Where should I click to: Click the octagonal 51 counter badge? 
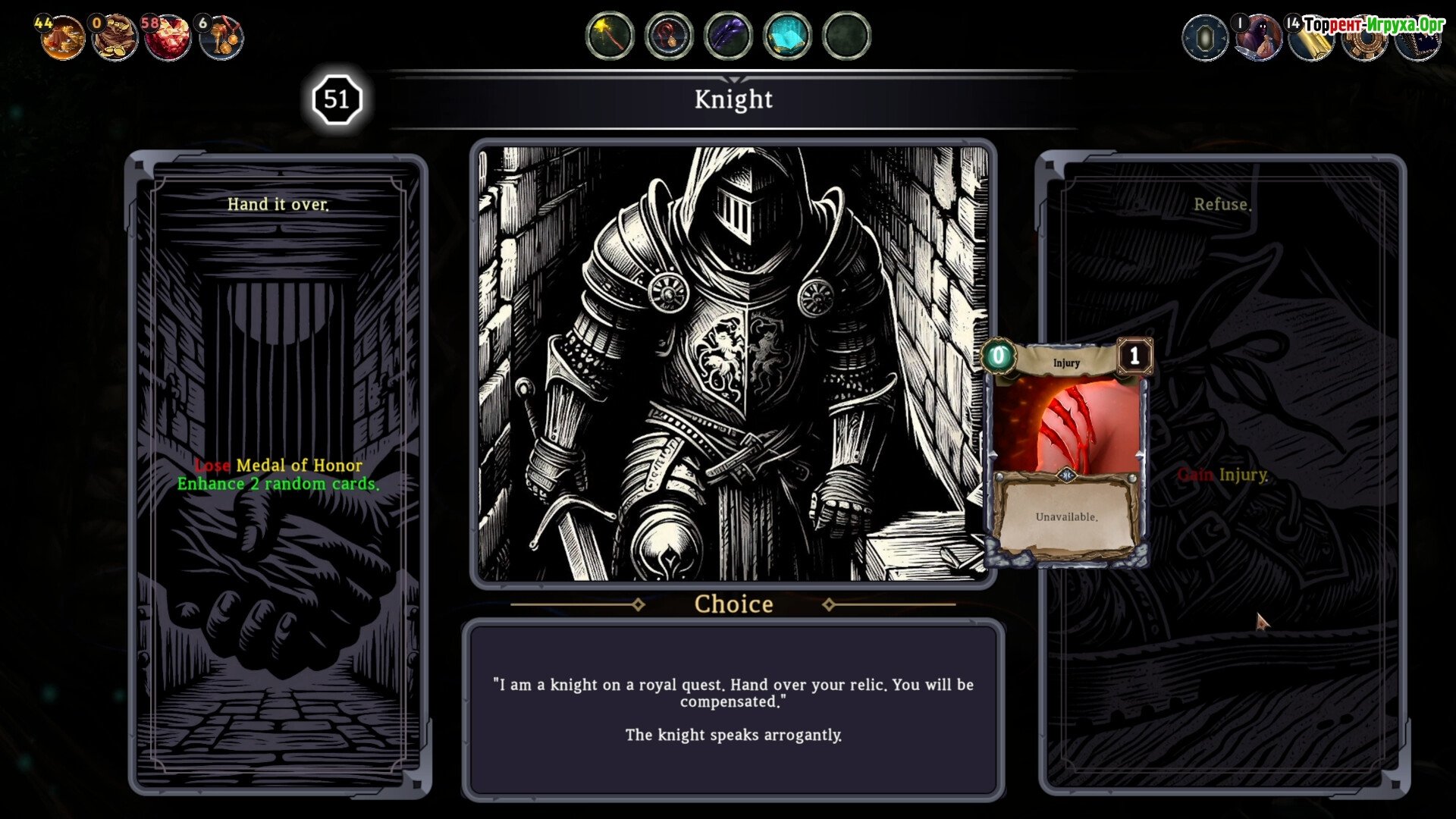click(x=337, y=99)
